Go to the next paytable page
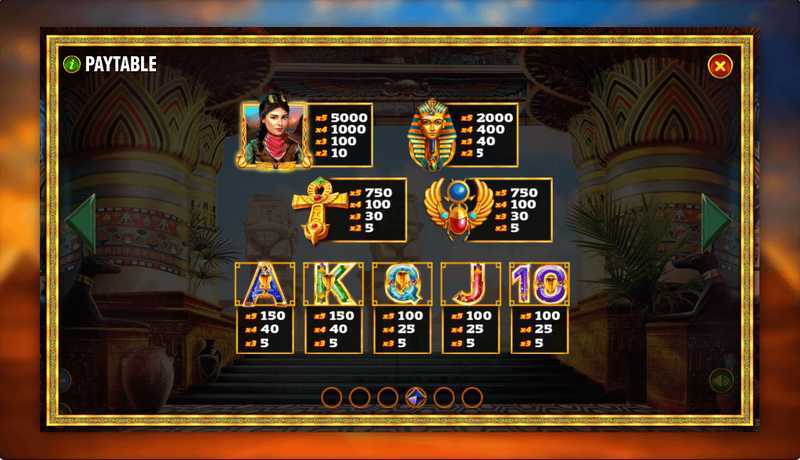Screen dimensions: 800x460 tap(715, 222)
